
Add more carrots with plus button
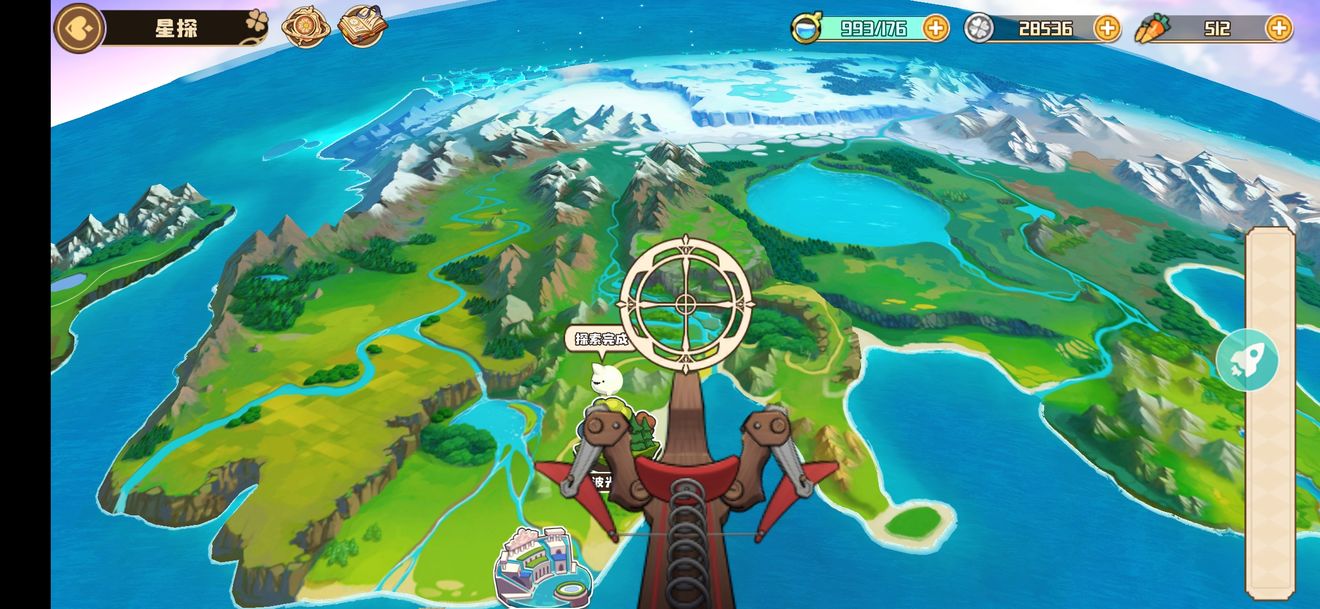click(1278, 28)
